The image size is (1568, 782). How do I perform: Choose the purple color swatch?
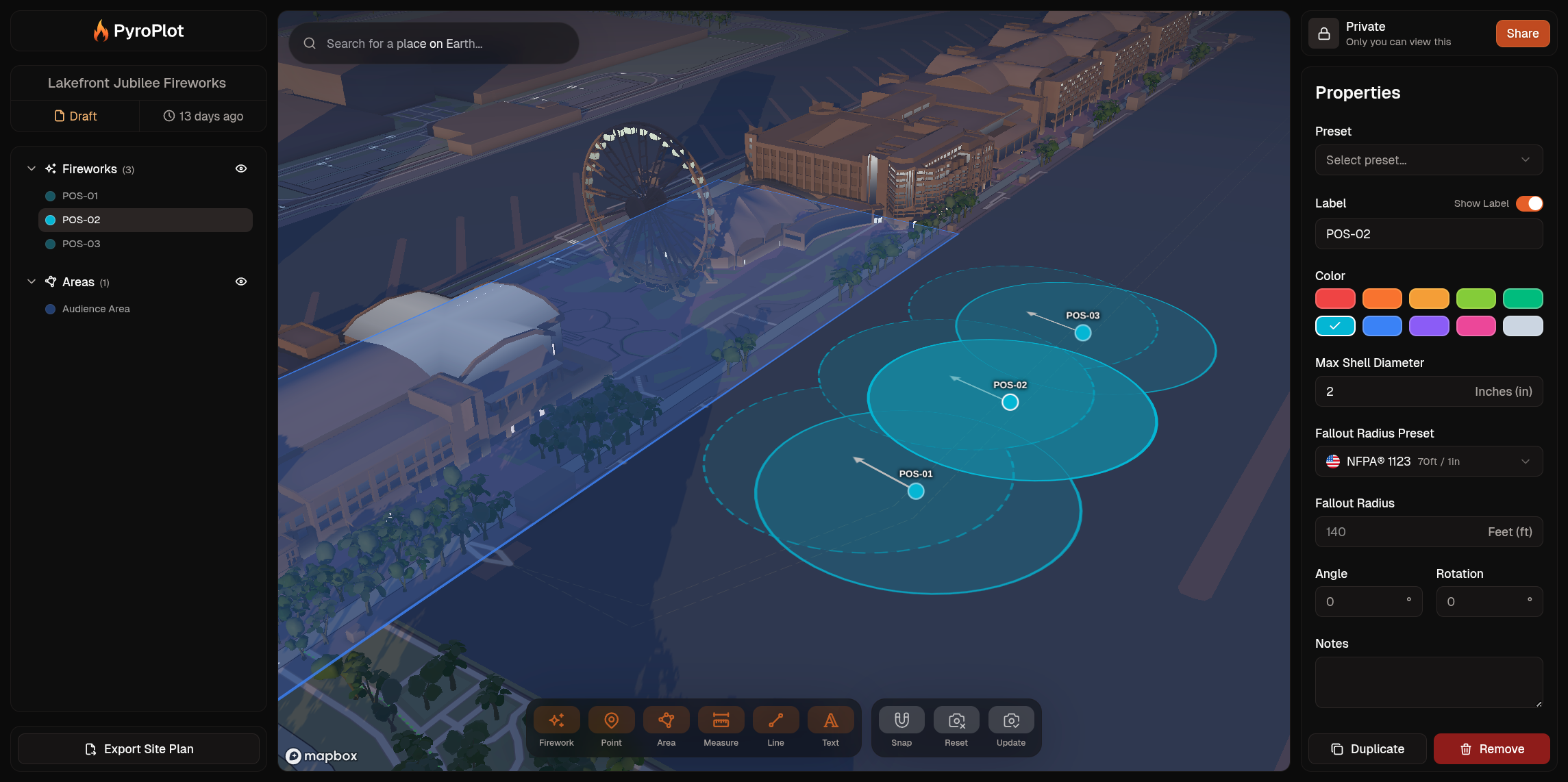(x=1428, y=326)
